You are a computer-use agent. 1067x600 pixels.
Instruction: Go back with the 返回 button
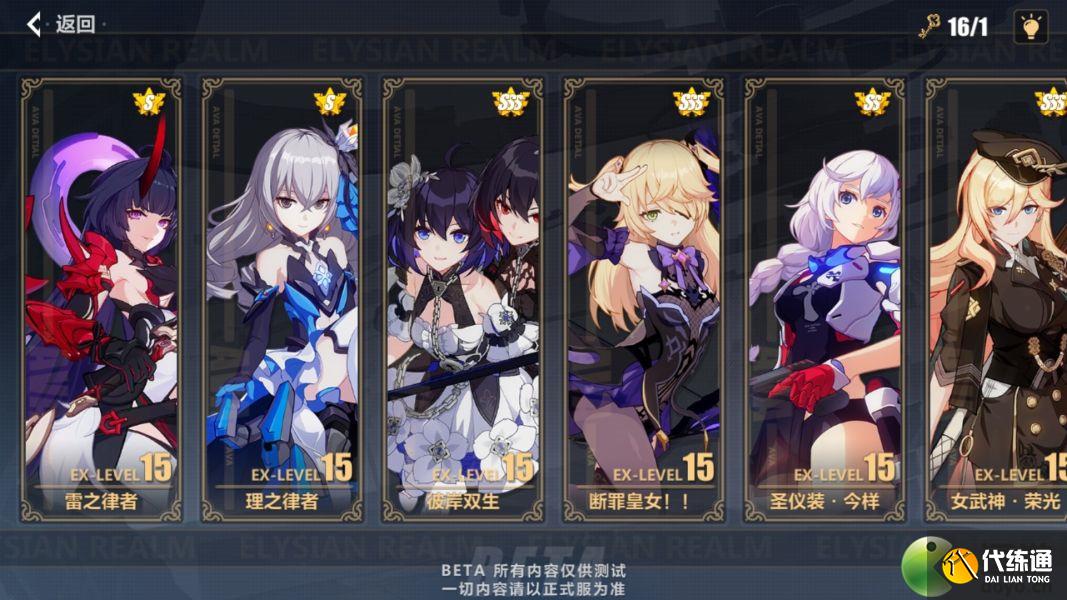pyautogui.click(x=61, y=24)
